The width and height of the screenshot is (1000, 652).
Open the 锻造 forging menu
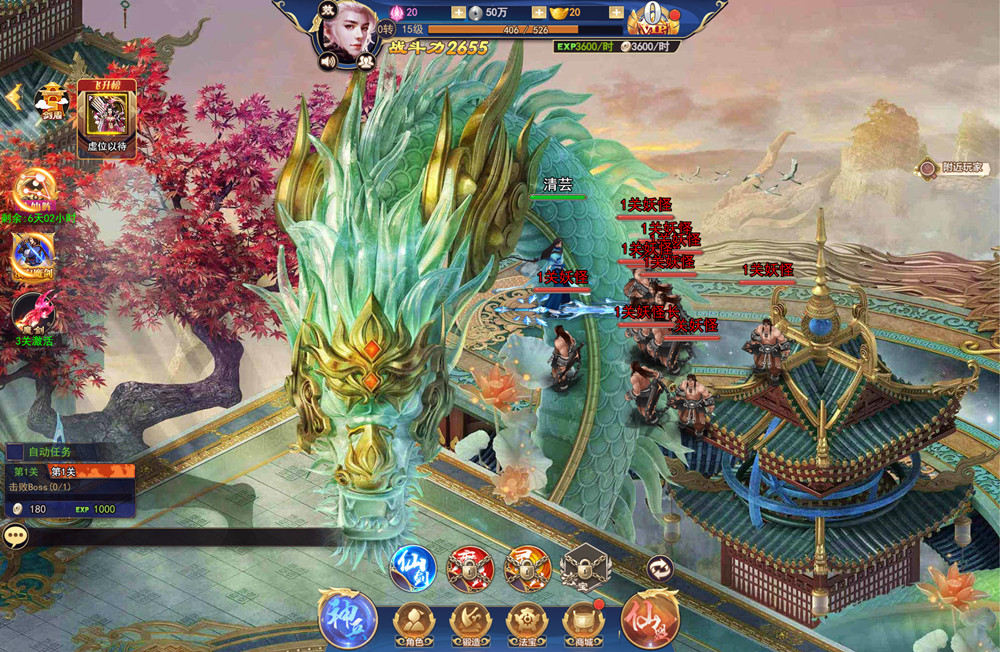tap(469, 621)
